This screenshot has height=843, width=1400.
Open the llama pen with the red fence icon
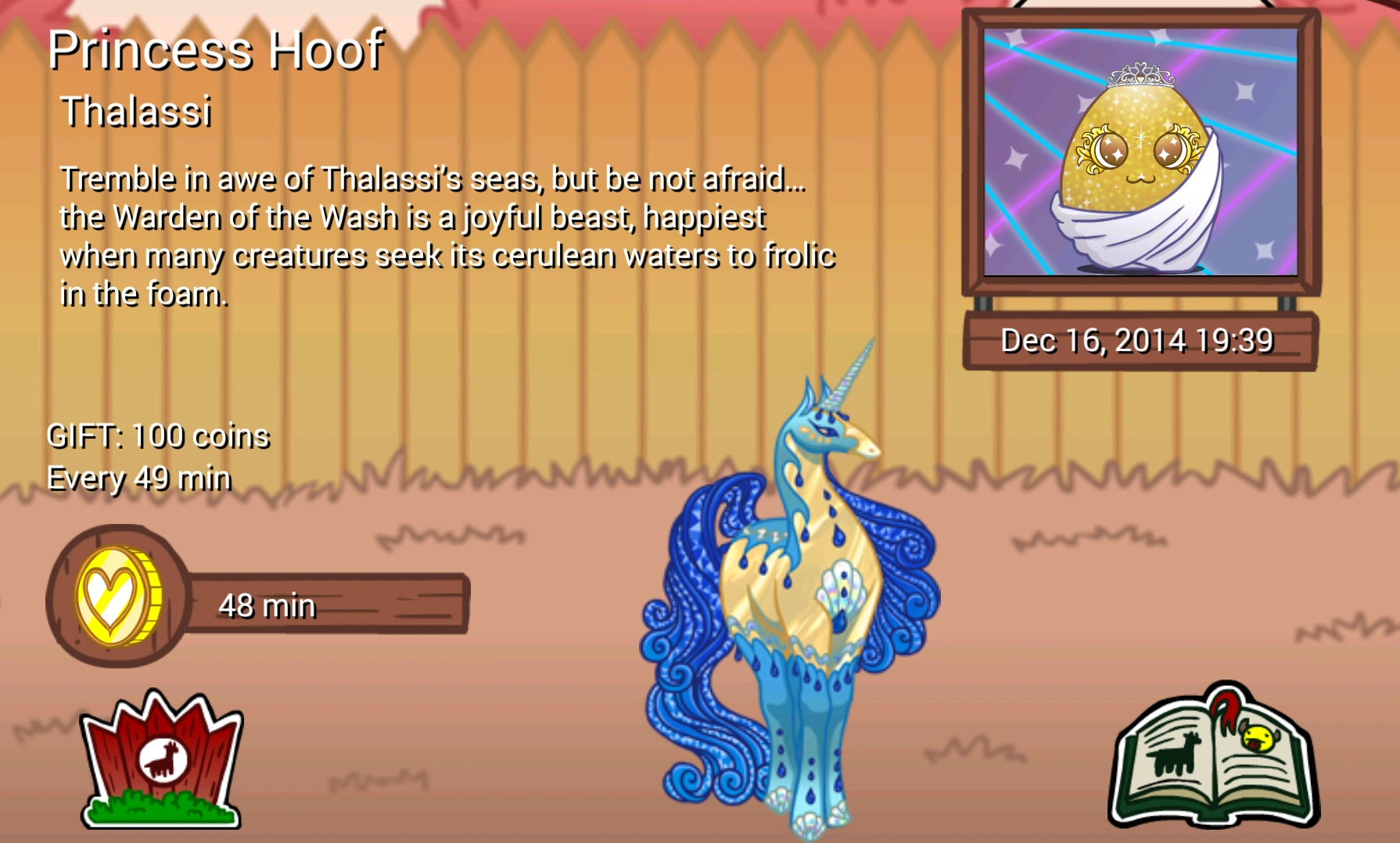[159, 762]
